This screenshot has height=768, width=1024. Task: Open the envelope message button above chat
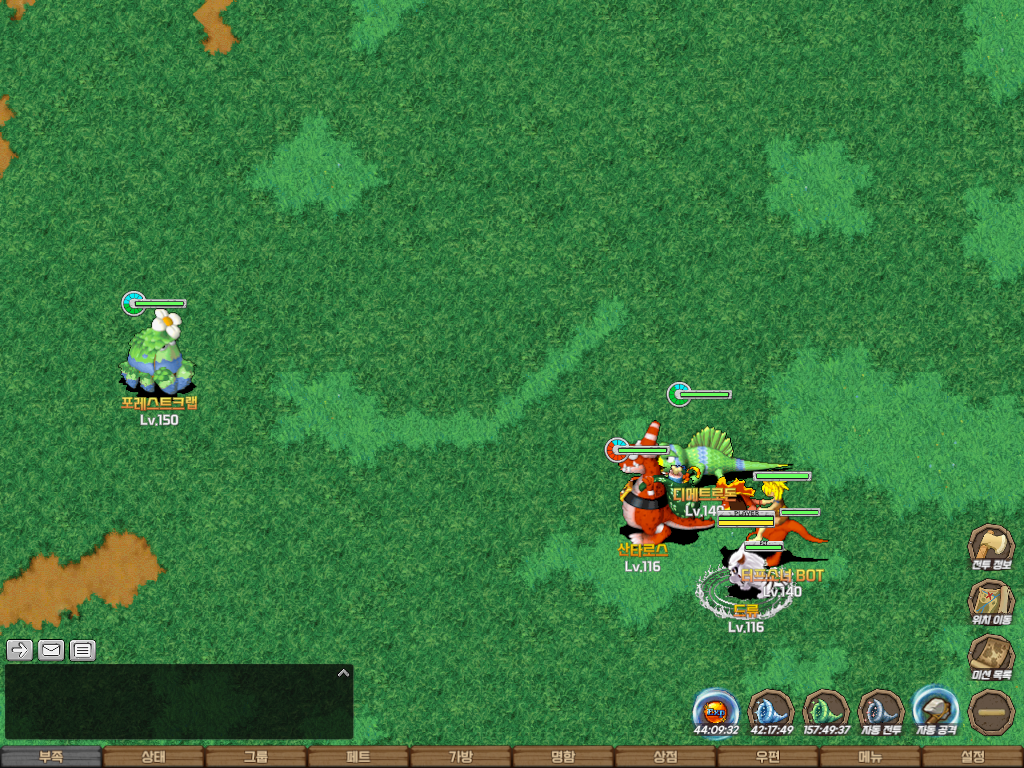51,651
